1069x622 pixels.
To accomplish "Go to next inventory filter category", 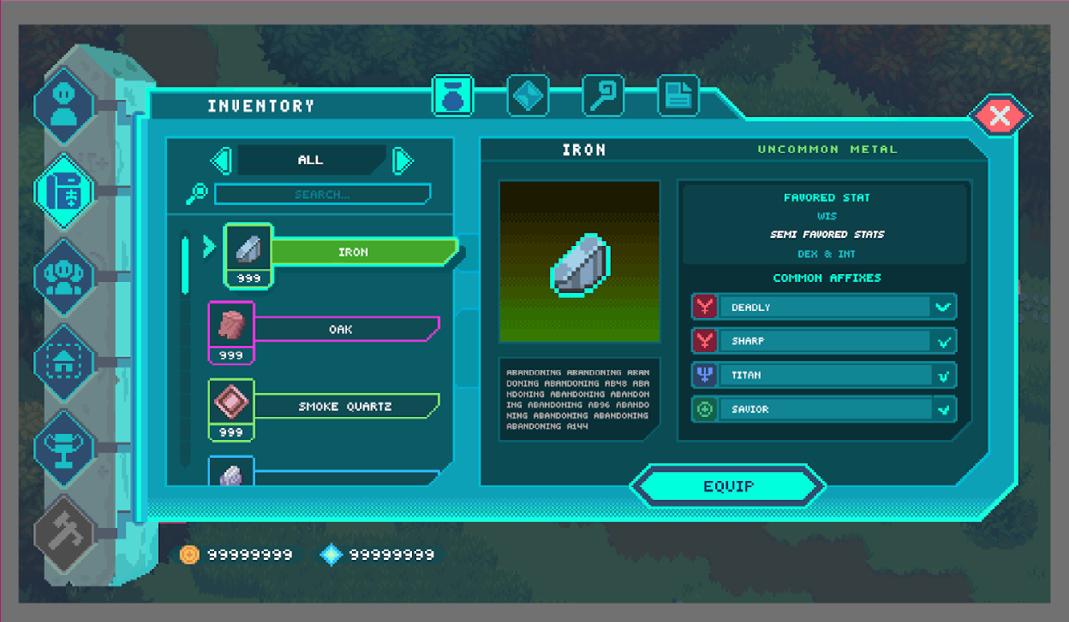I will pos(402,160).
